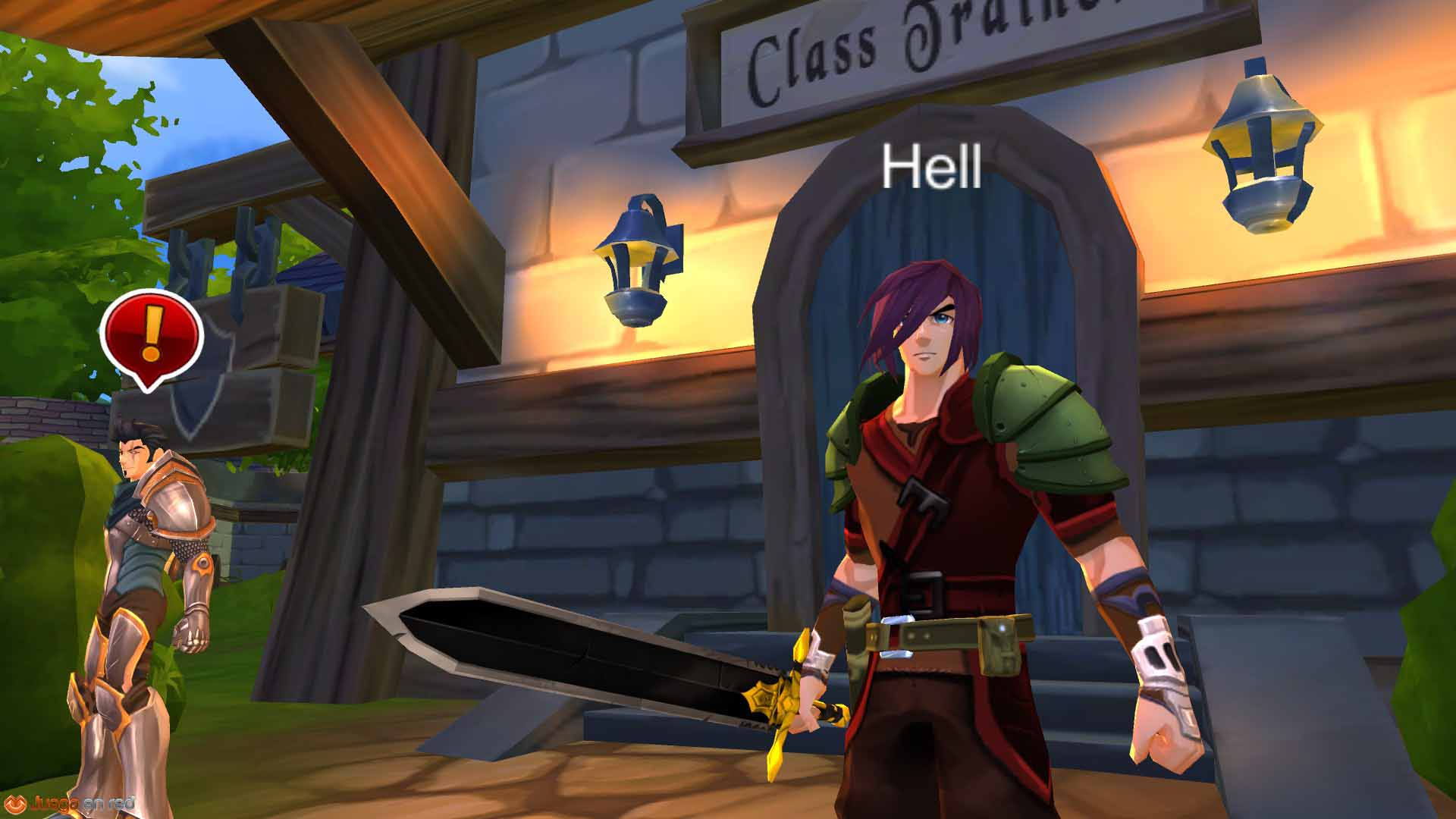Click the red exclamation quest marker
Viewport: 1456px width, 819px height.
151,336
